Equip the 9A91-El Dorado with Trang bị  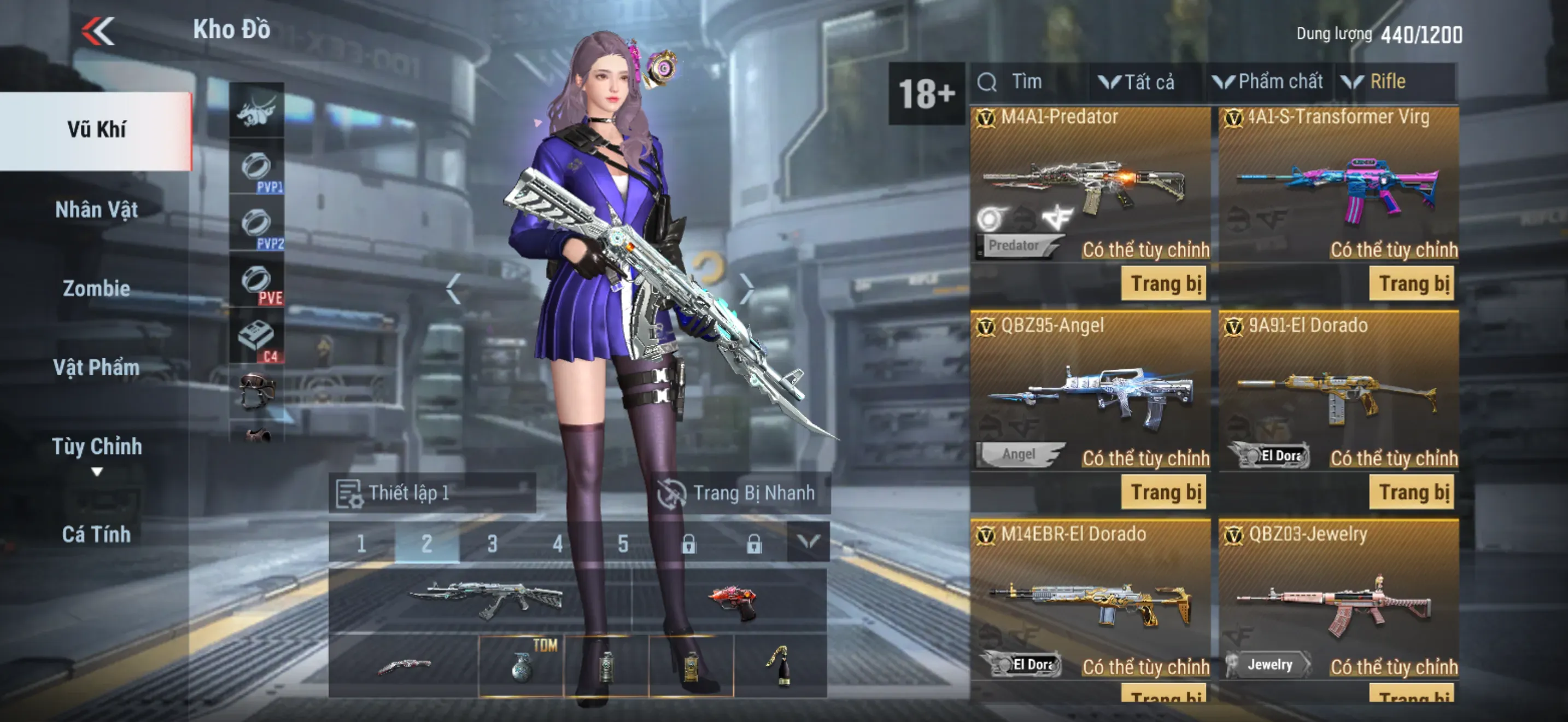[x=1413, y=492]
